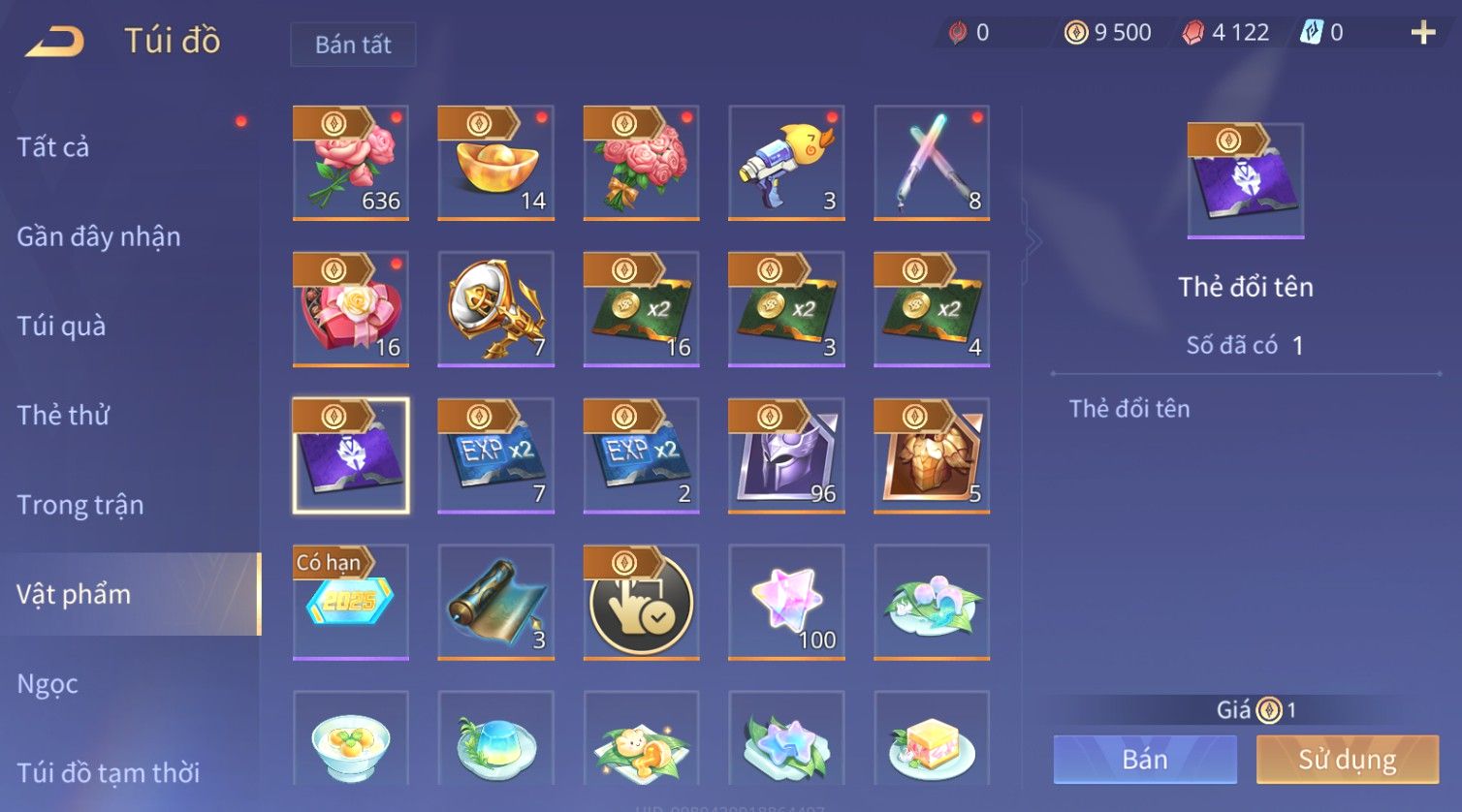Open Túi đồ tạm thời tab
This screenshot has width=1462, height=812.
(x=109, y=772)
